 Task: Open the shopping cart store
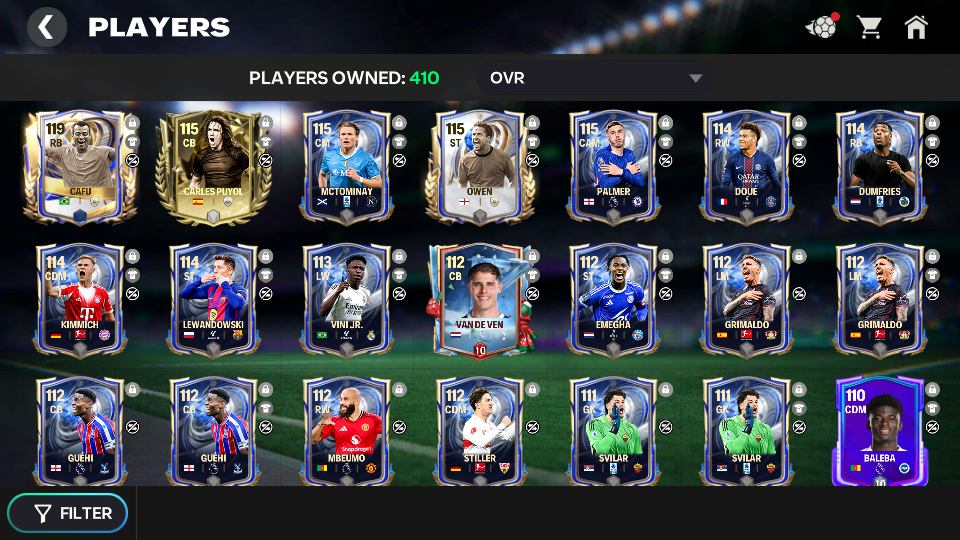pos(869,27)
